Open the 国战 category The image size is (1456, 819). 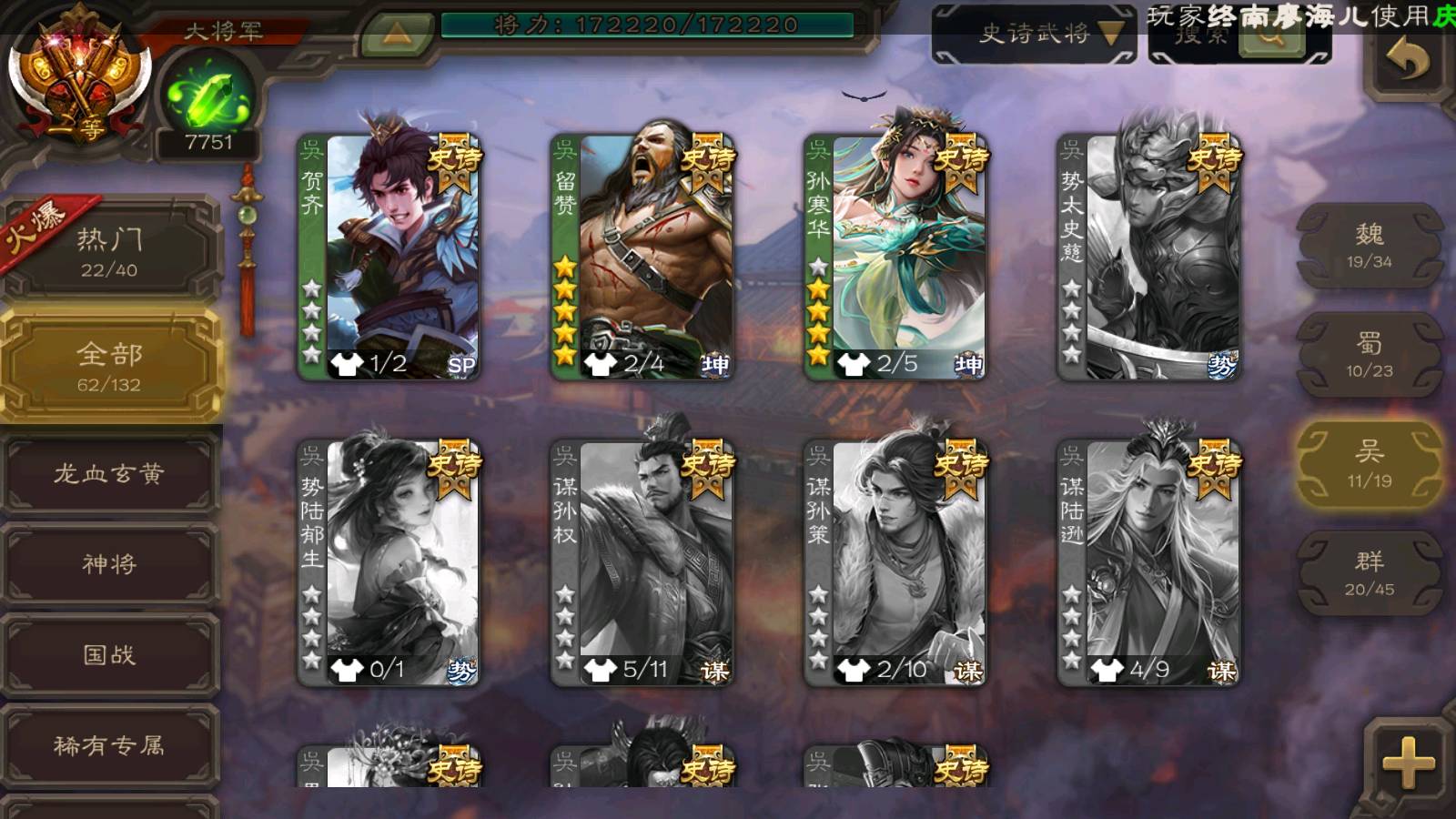click(x=109, y=654)
